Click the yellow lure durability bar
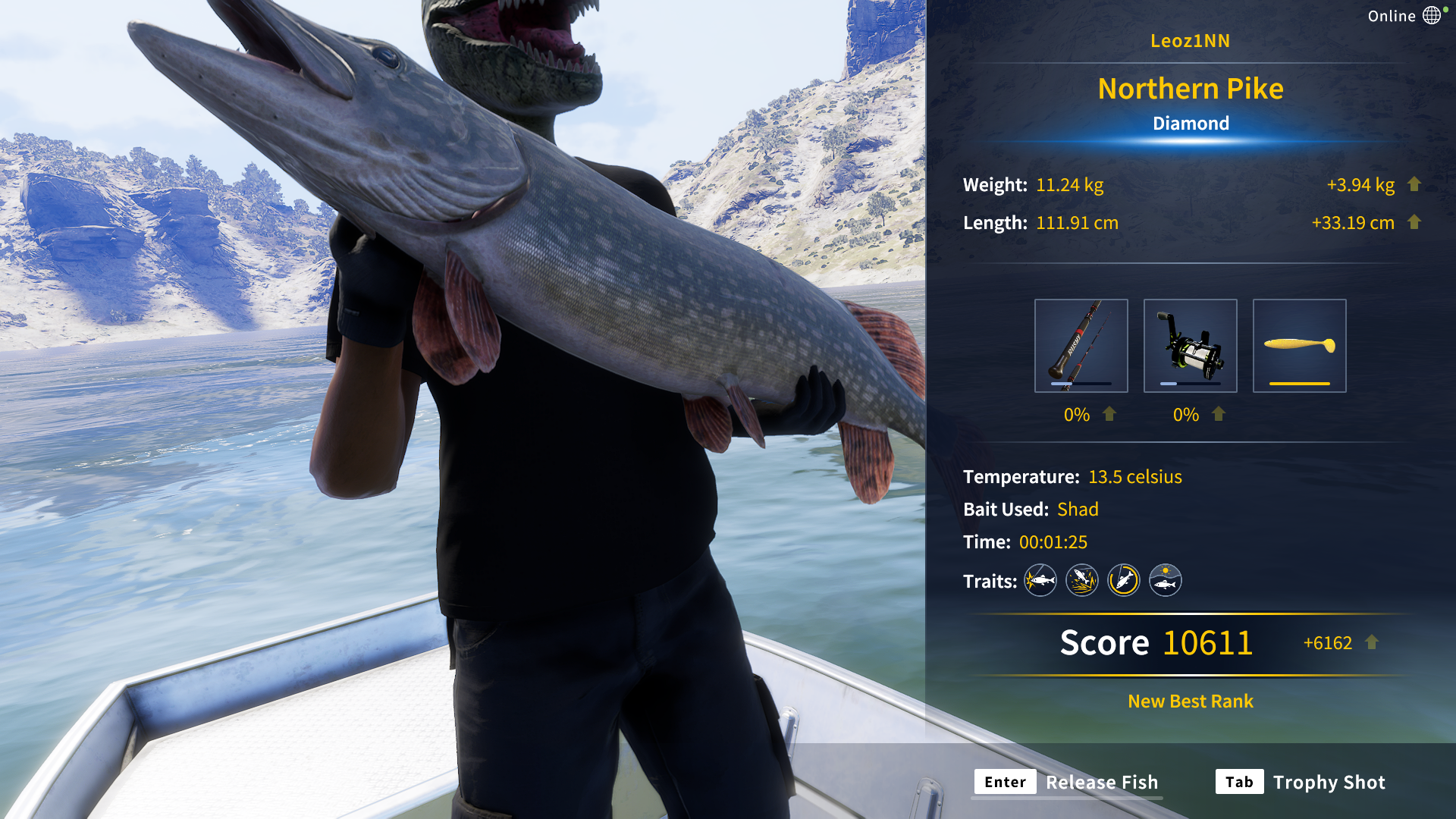This screenshot has width=1456, height=819. coord(1299,384)
